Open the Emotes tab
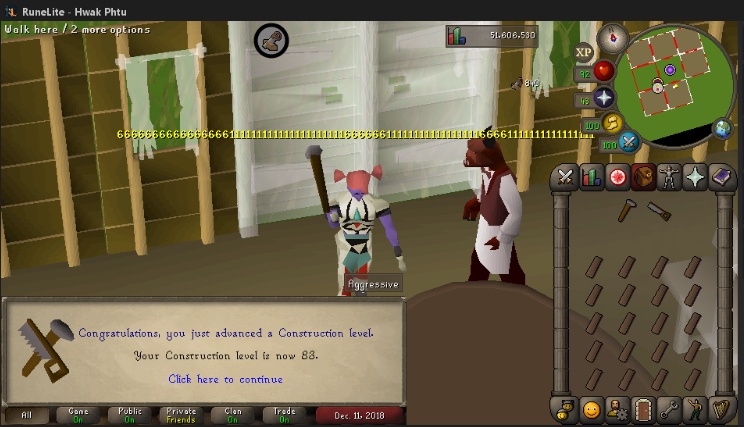Screen dimensions: 744x427 click(x=696, y=410)
